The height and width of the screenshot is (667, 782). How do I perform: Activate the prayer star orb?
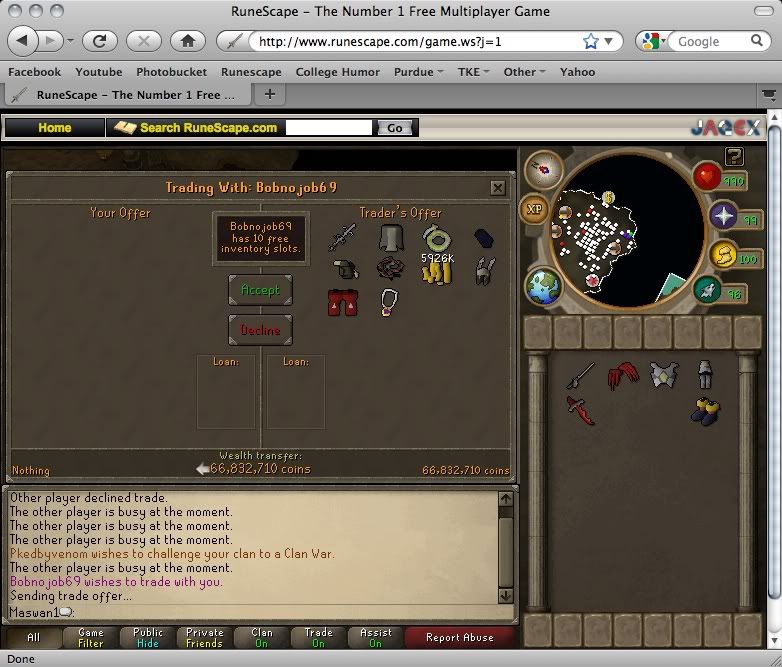pos(723,216)
